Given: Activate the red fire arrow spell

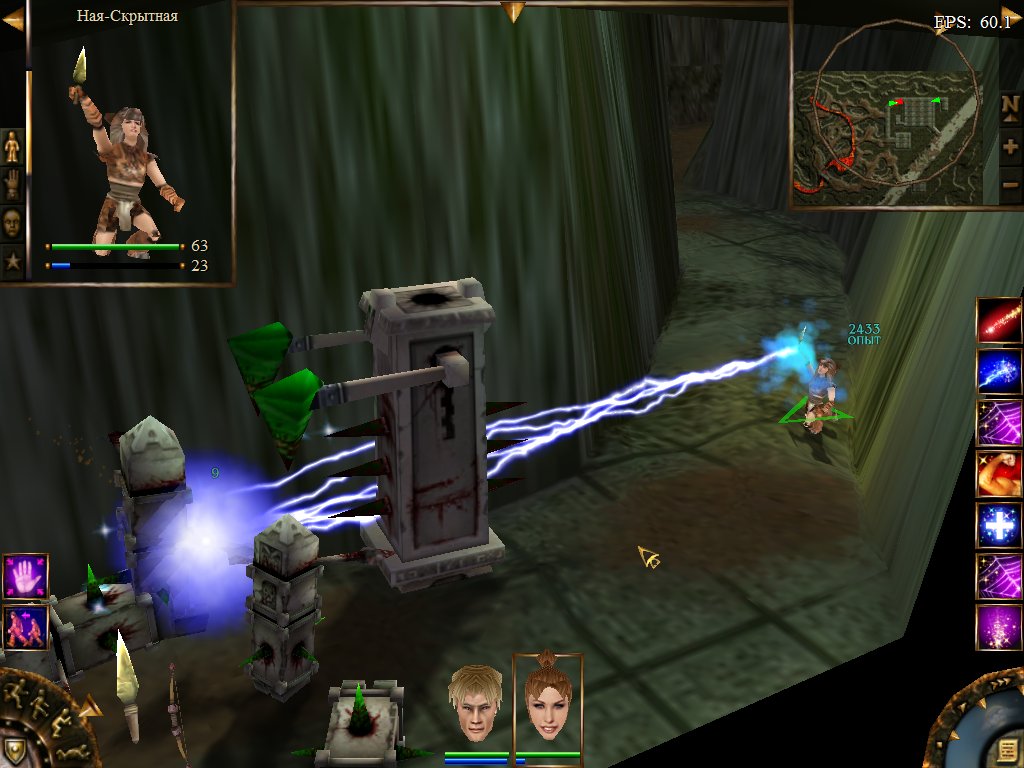Looking at the screenshot, I should click(x=998, y=320).
